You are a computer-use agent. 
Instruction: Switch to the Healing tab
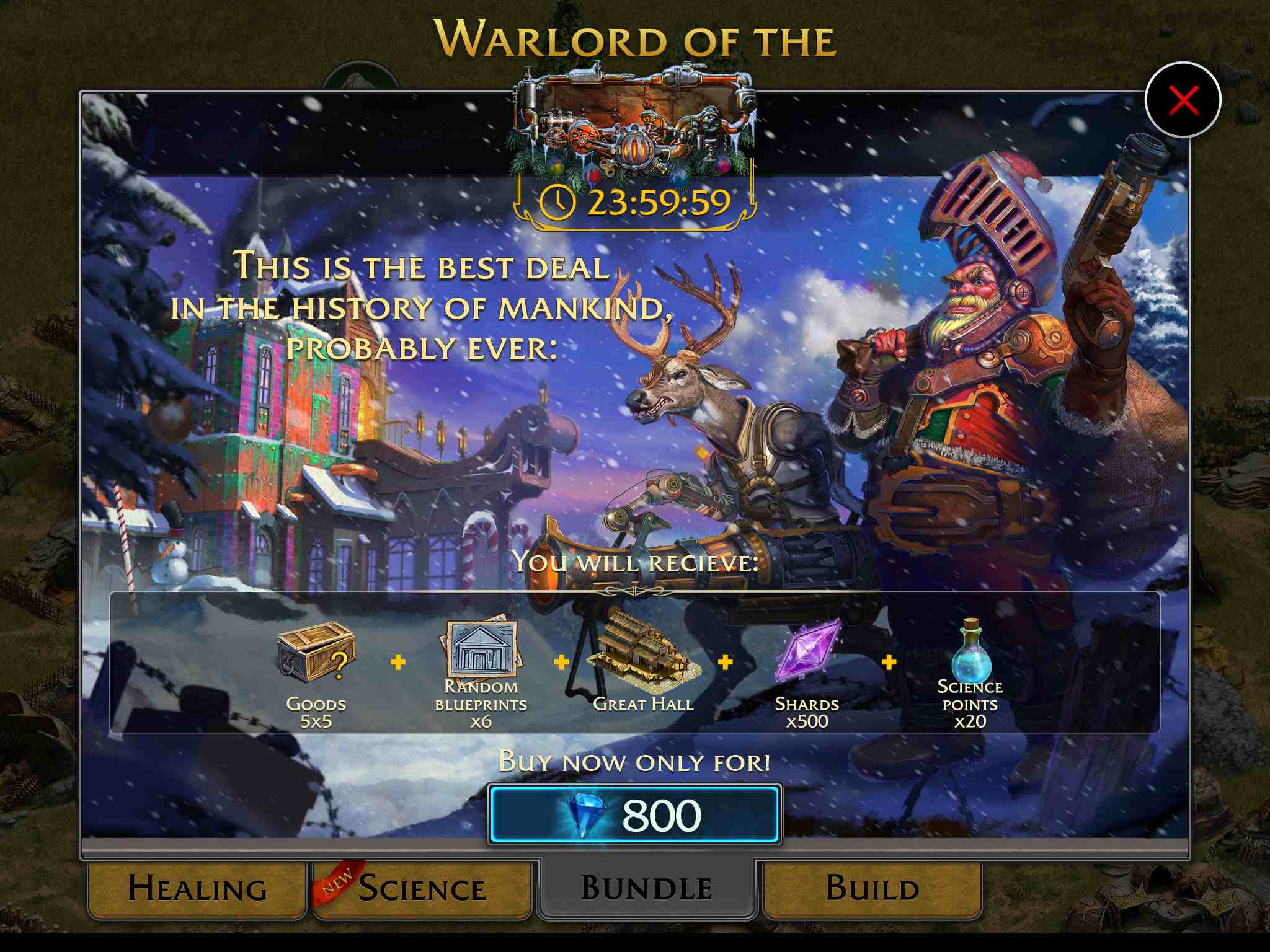point(197,888)
